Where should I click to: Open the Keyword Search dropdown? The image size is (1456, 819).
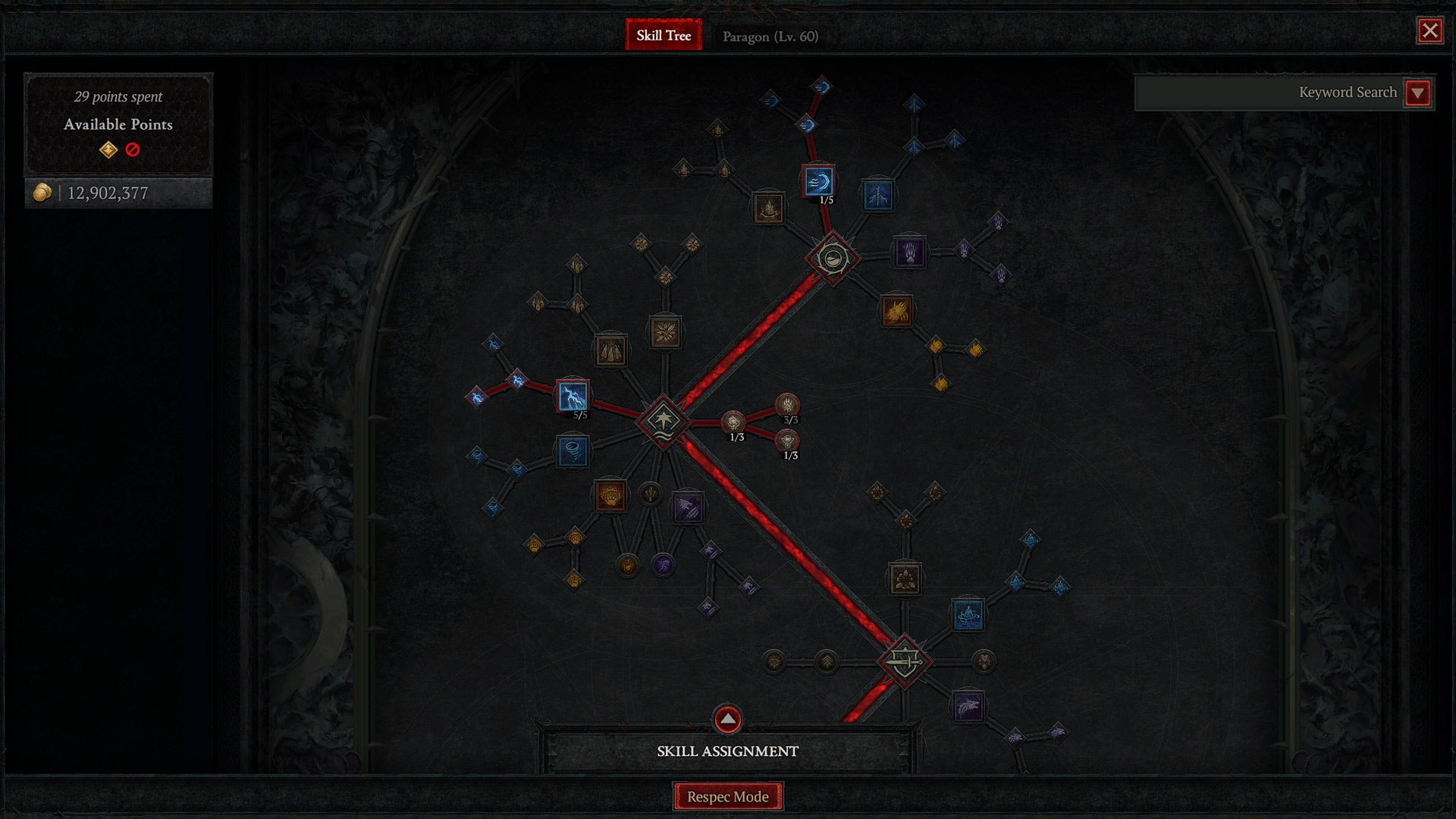point(1417,92)
